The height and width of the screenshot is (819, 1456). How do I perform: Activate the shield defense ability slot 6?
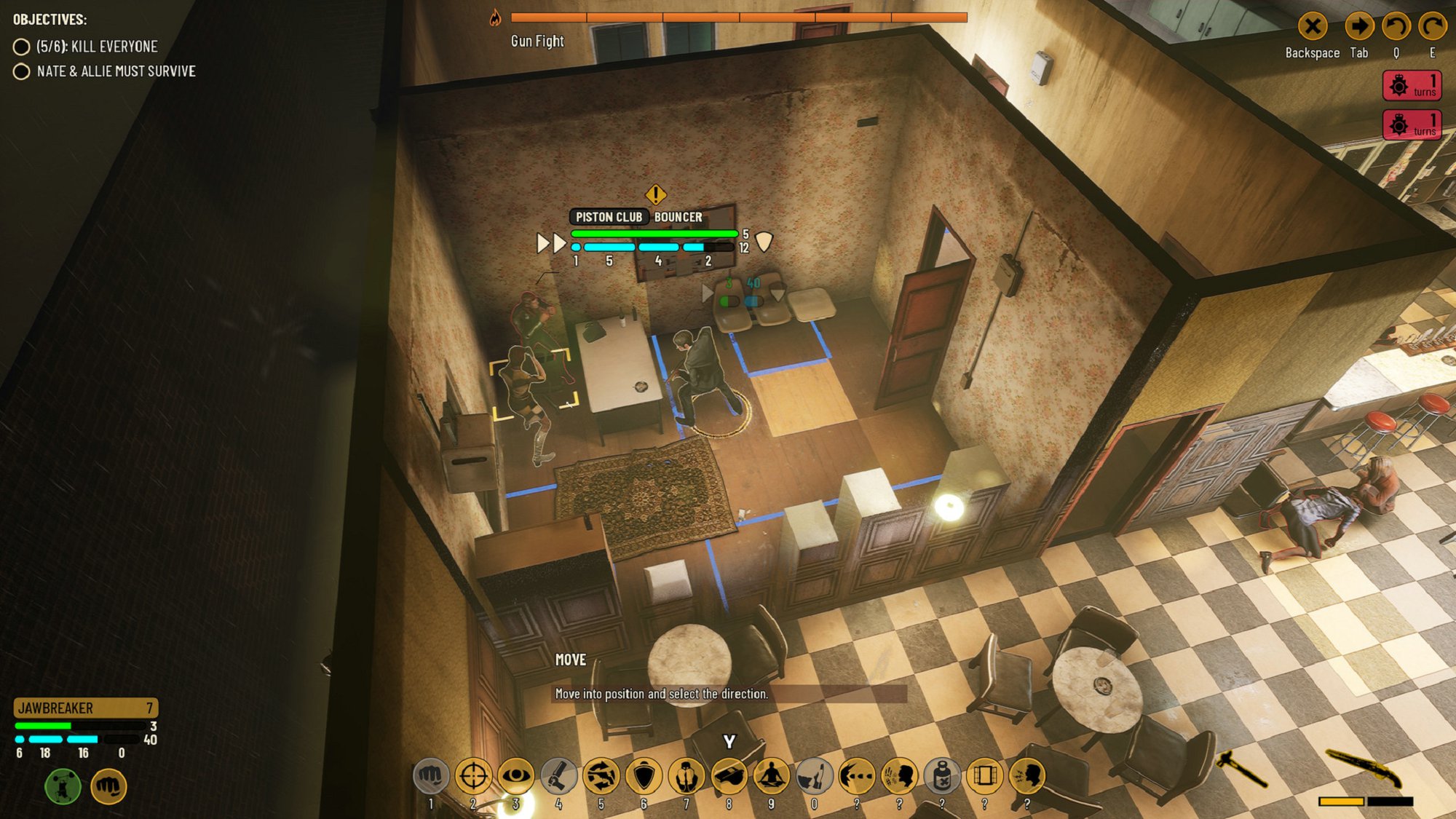(x=644, y=775)
